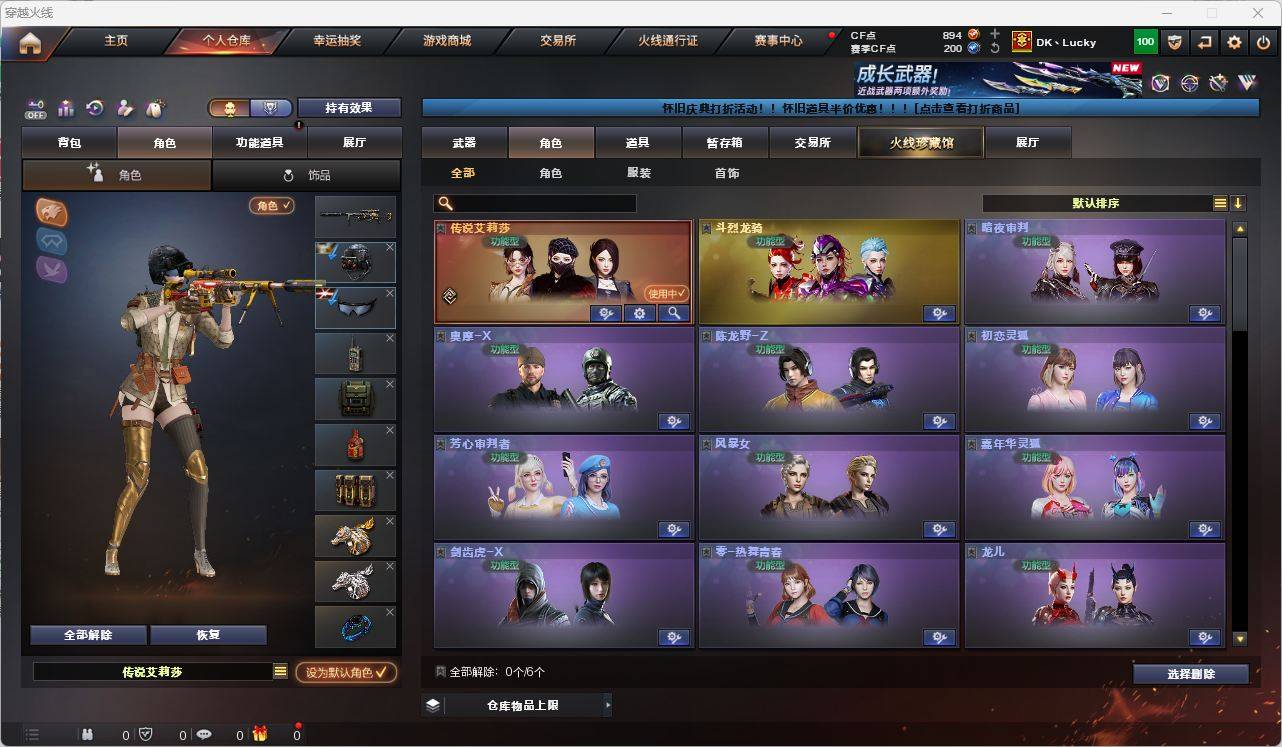The height and width of the screenshot is (747, 1282).
Task: Click the circular replay arrow icon above character preview
Action: click(x=95, y=107)
